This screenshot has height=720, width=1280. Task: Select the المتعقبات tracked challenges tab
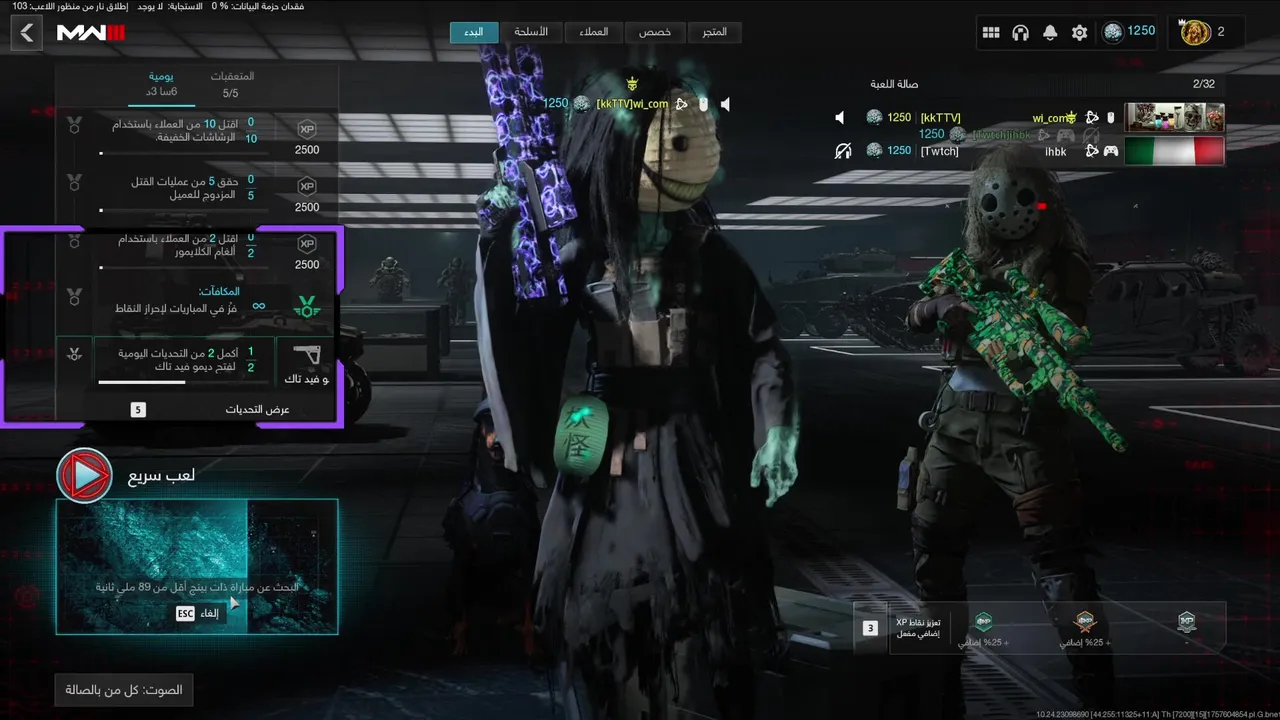(231, 84)
